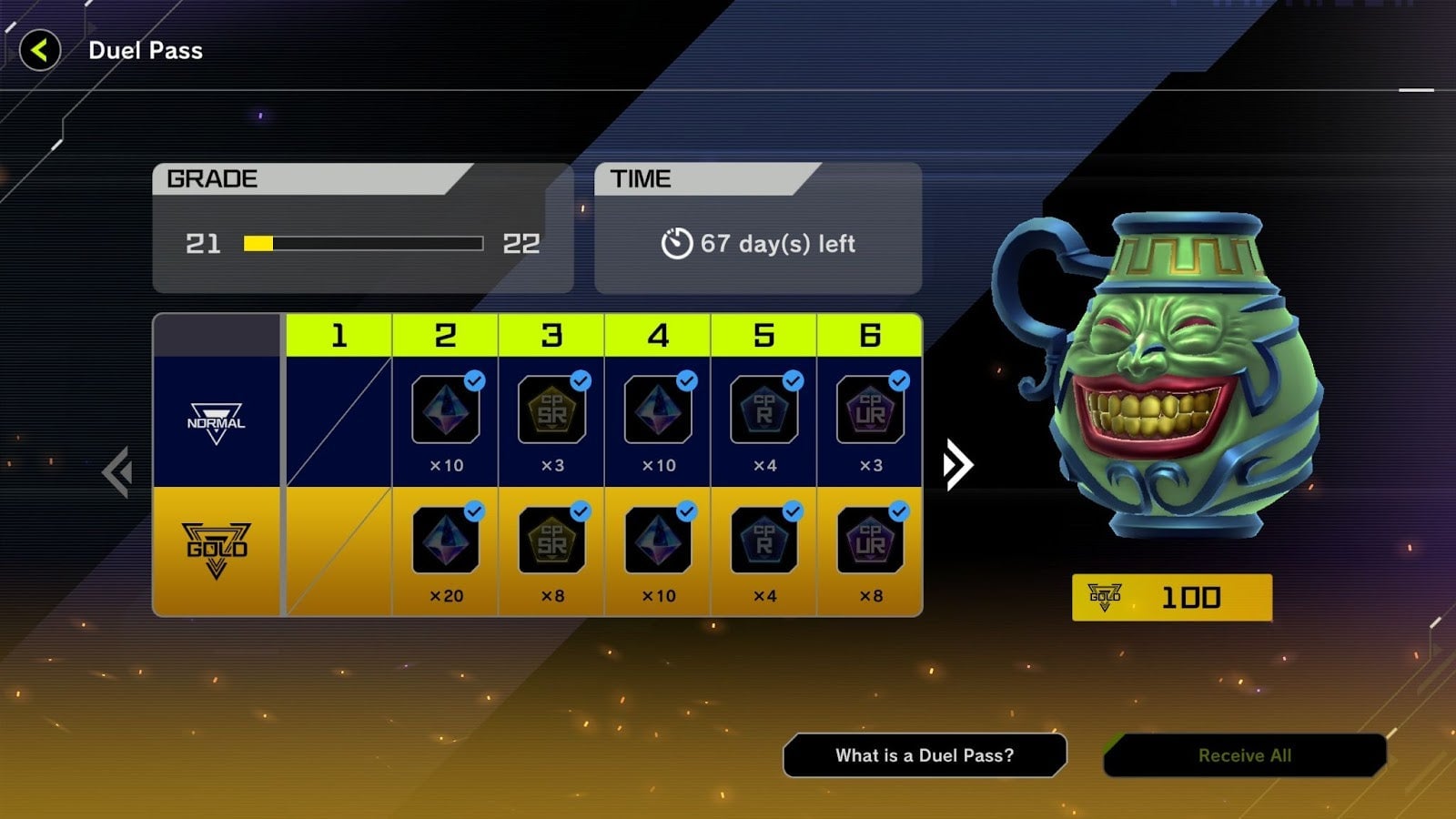Open What is a Duel Pass info
Viewport: 1456px width, 819px height.
click(925, 754)
